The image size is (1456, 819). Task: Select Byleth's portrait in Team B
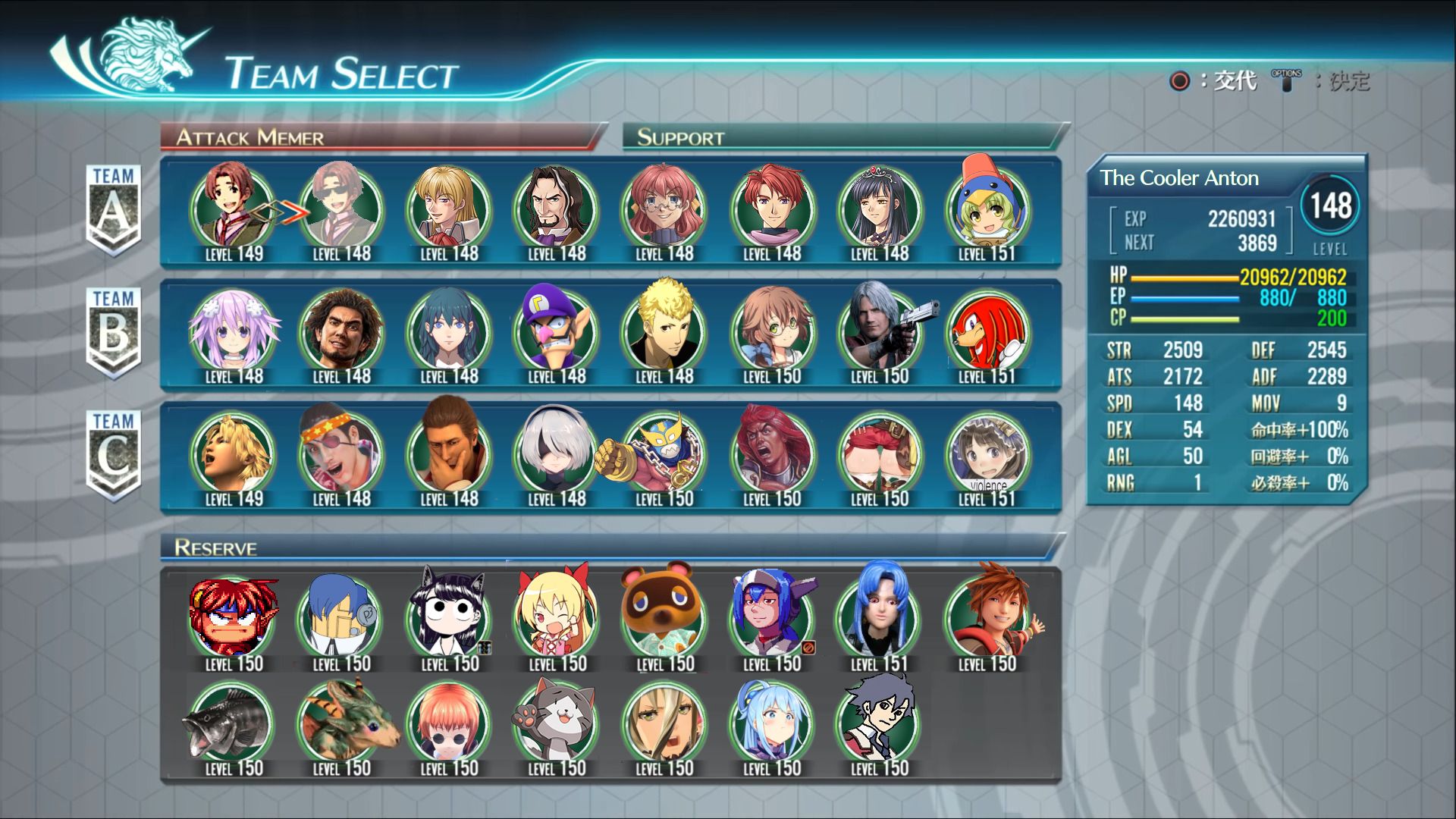tap(450, 330)
